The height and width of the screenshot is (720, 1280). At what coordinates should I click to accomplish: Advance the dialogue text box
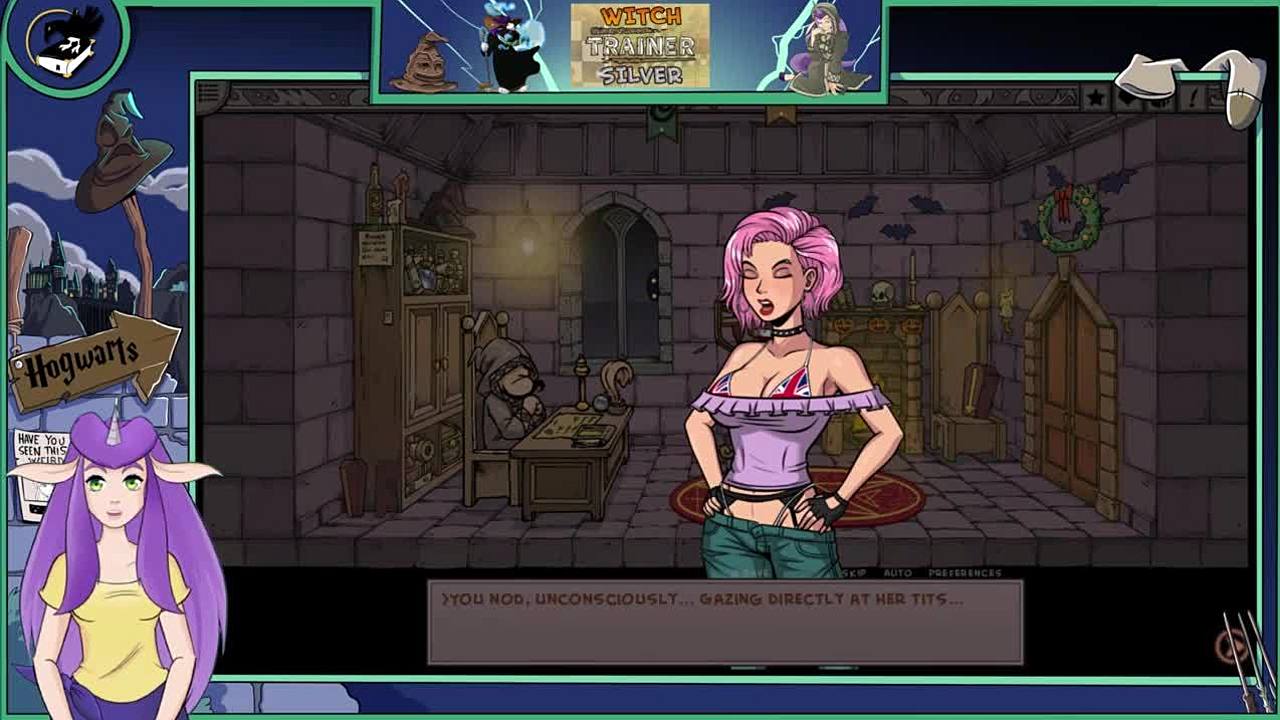(725, 622)
